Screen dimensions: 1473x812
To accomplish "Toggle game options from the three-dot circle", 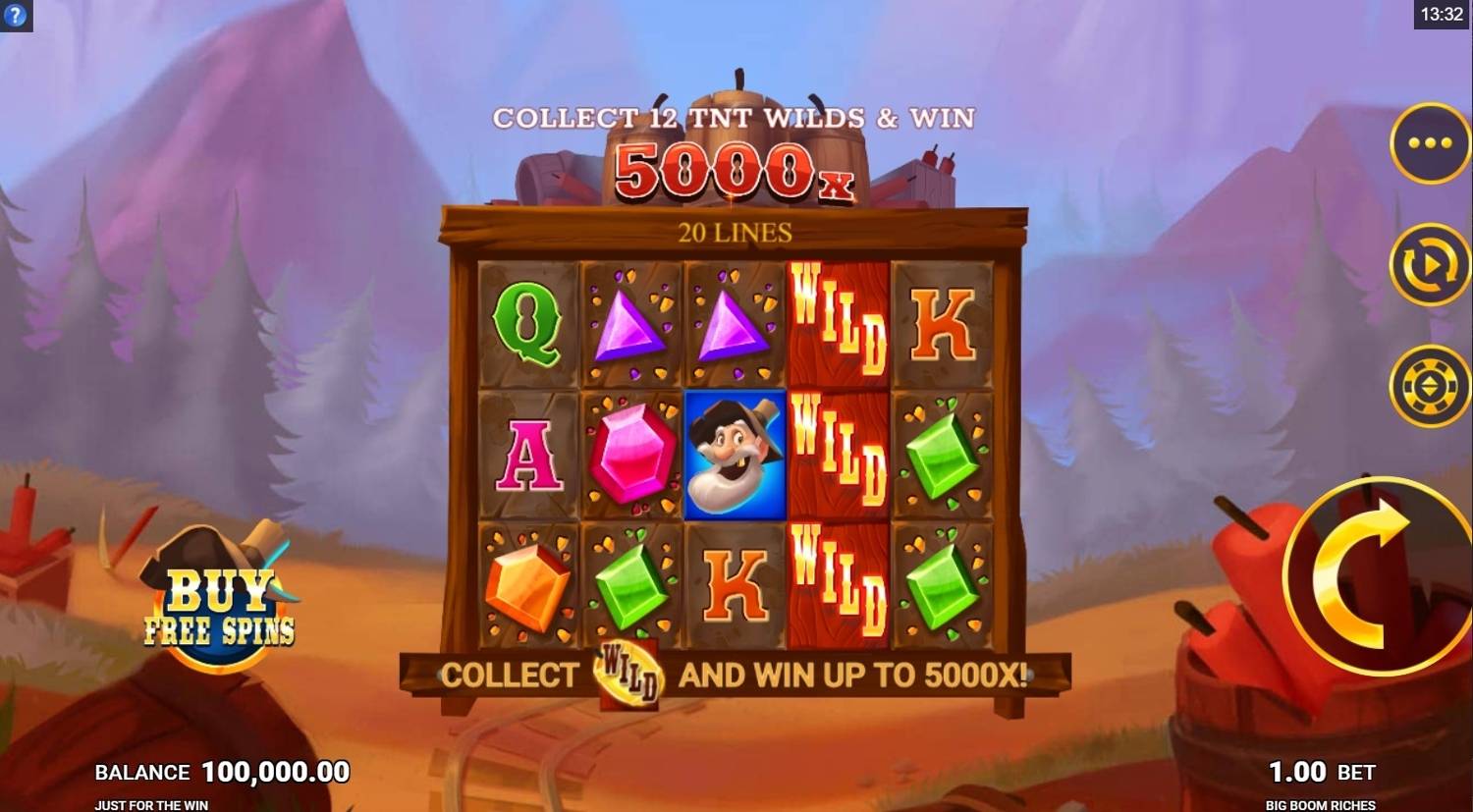I will tap(1430, 143).
